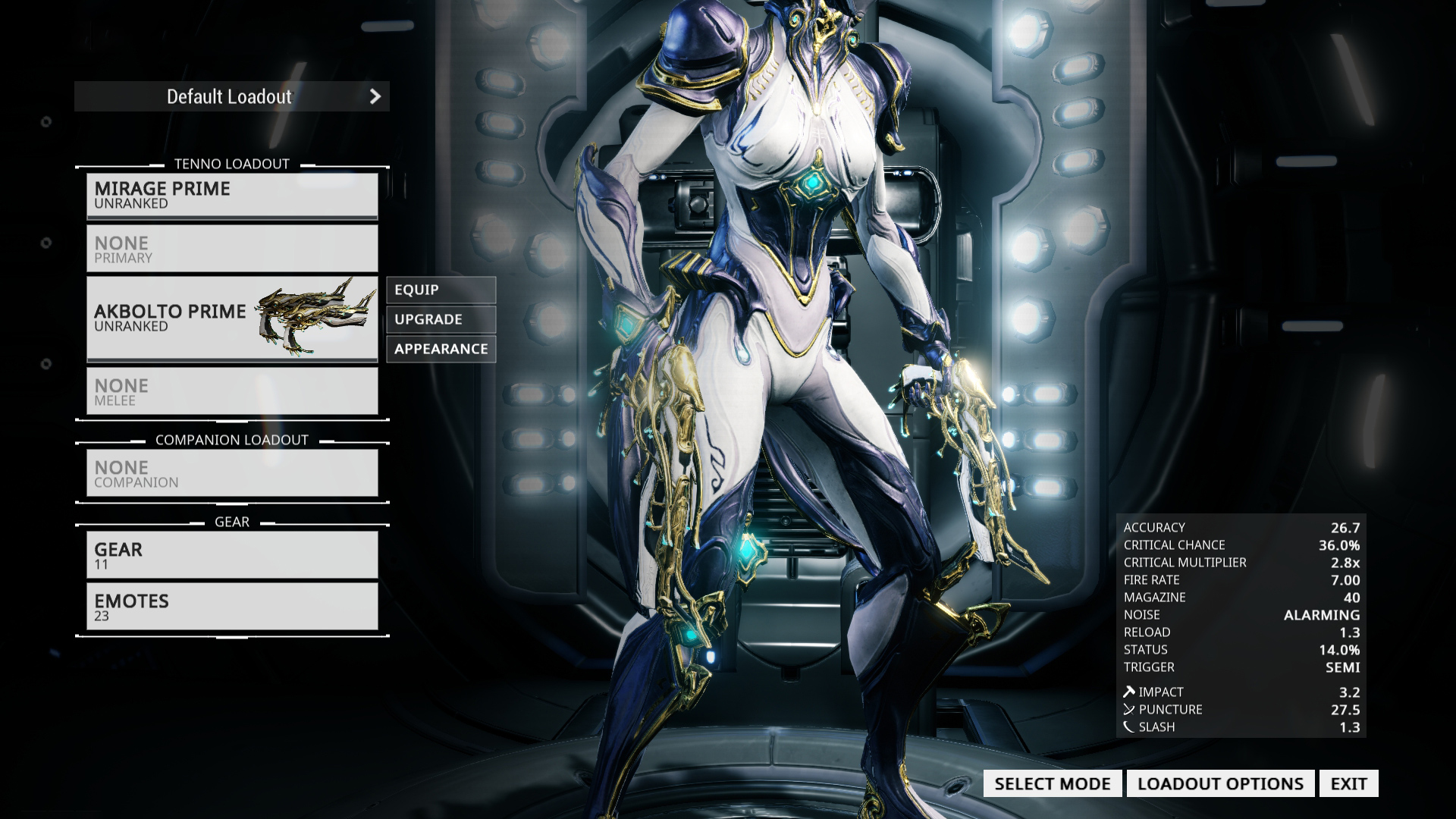Select the Akbolto Prime secondary slot
The height and width of the screenshot is (819, 1456).
pos(231,318)
